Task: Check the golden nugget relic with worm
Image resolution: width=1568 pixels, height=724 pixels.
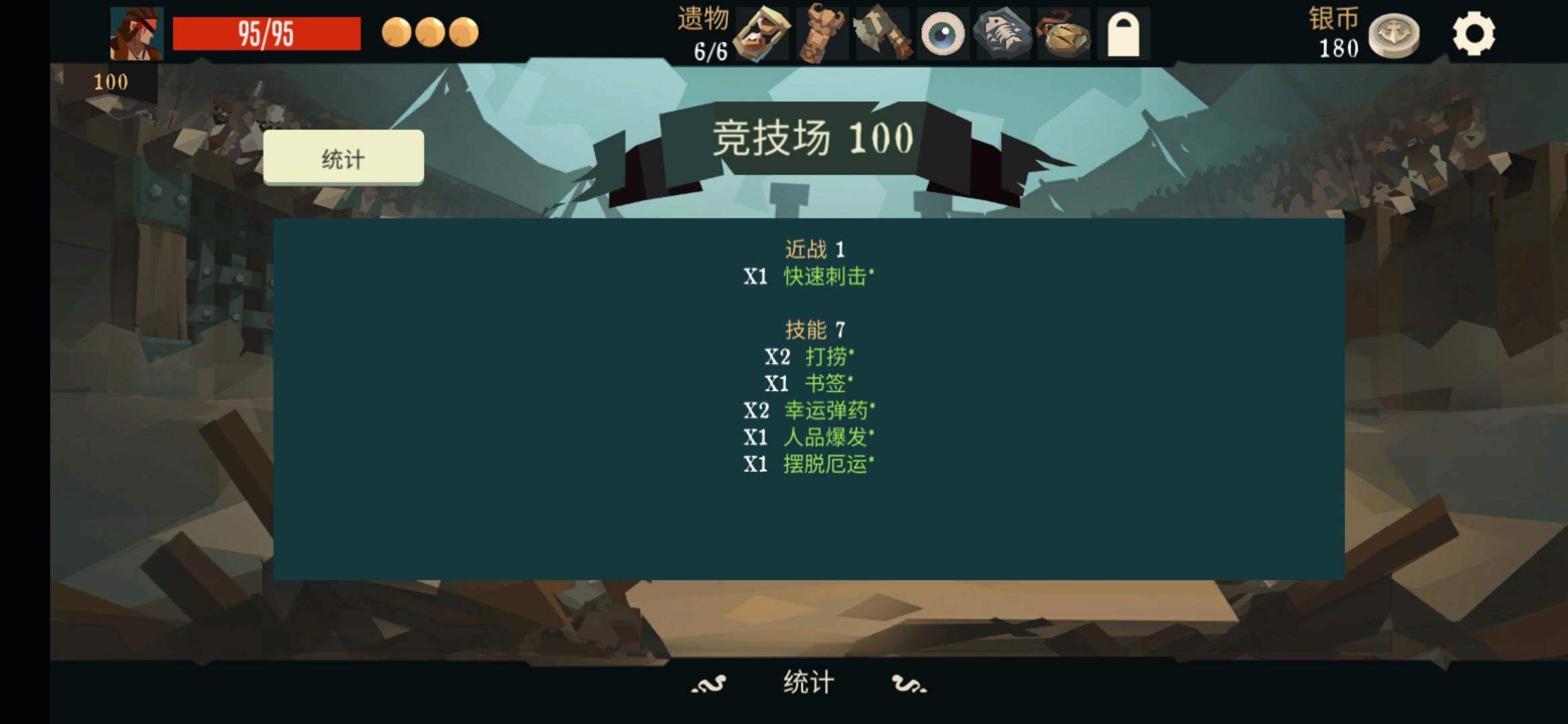Action: pyautogui.click(x=1063, y=35)
